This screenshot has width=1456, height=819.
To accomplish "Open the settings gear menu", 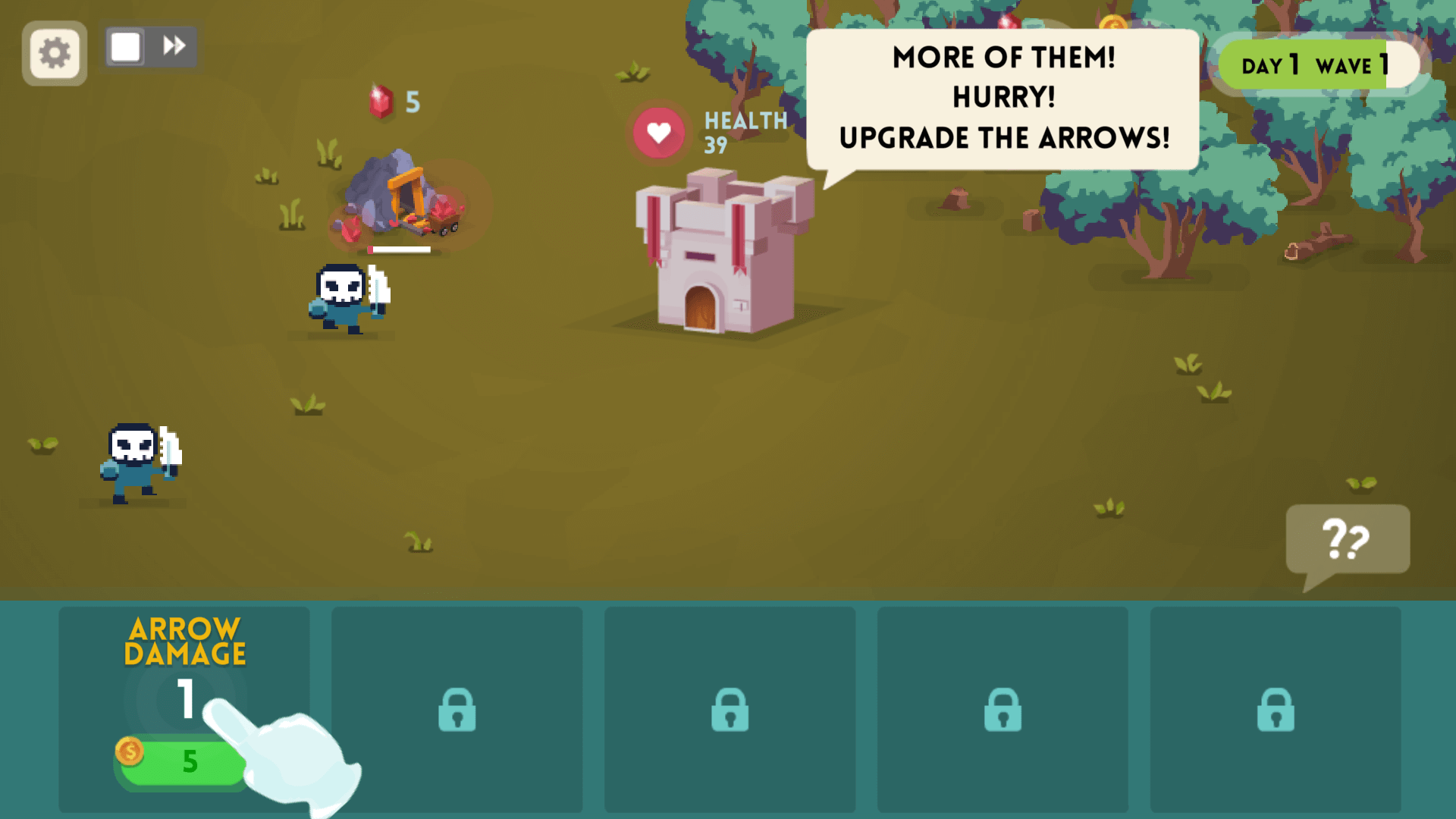I will click(x=53, y=52).
